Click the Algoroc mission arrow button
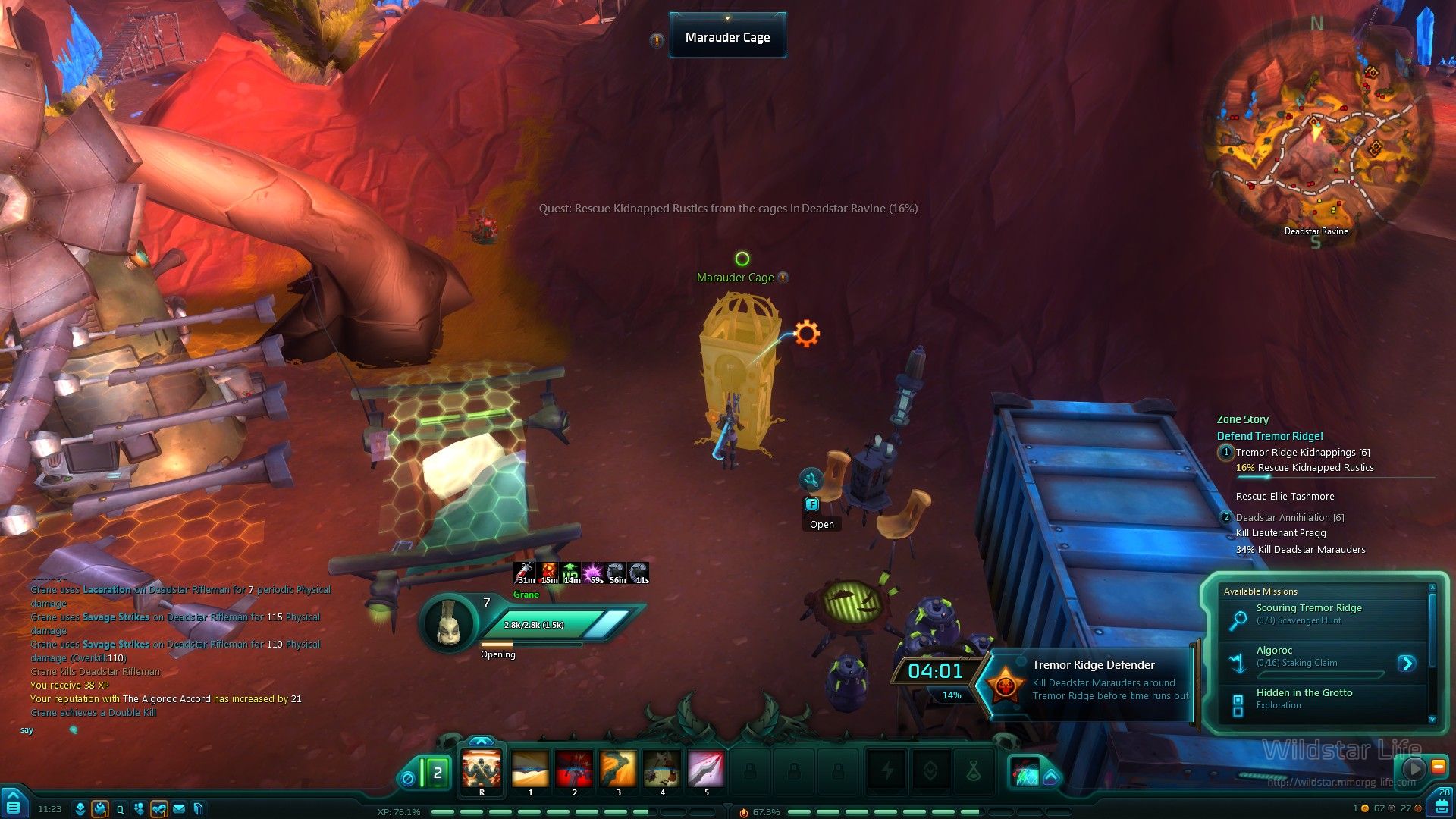 pos(1407,664)
